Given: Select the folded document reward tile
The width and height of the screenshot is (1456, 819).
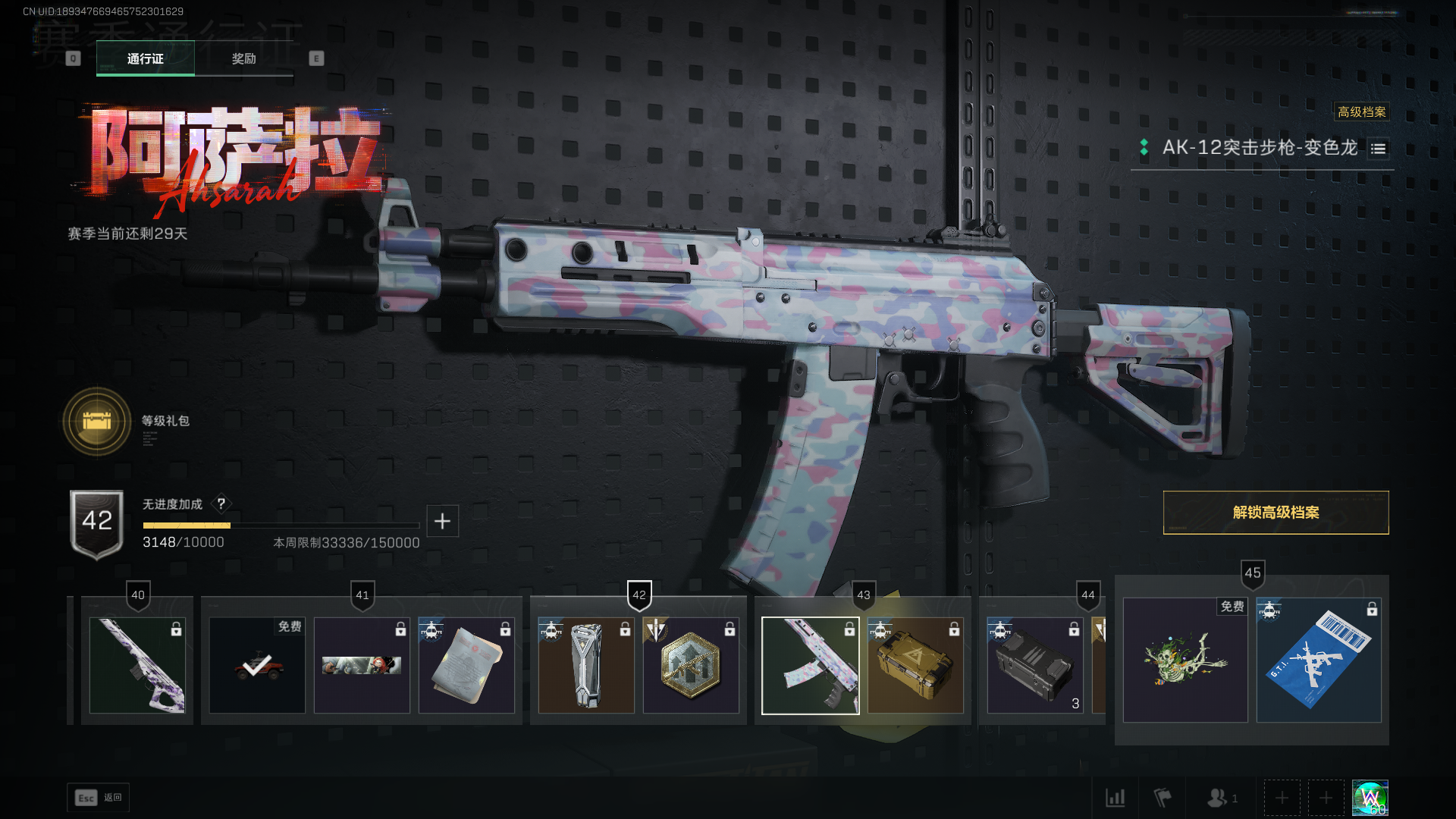Looking at the screenshot, I should (466, 666).
